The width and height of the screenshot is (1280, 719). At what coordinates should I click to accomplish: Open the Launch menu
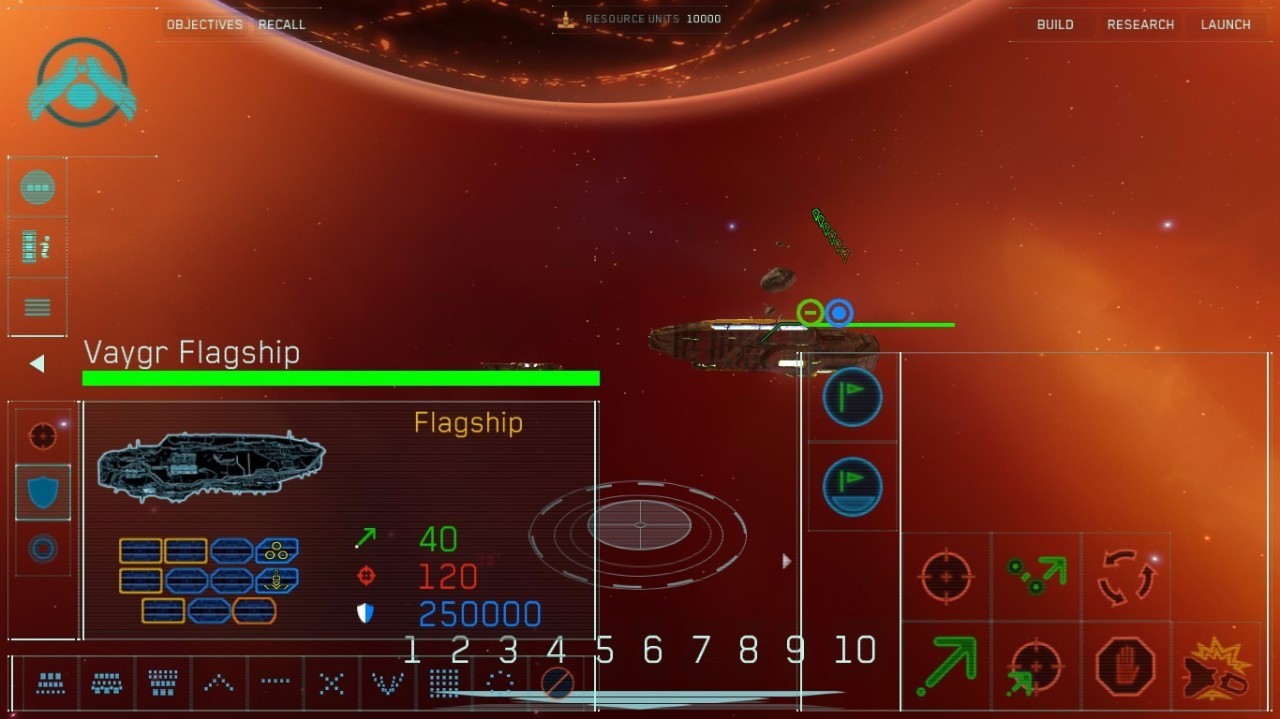pos(1225,24)
